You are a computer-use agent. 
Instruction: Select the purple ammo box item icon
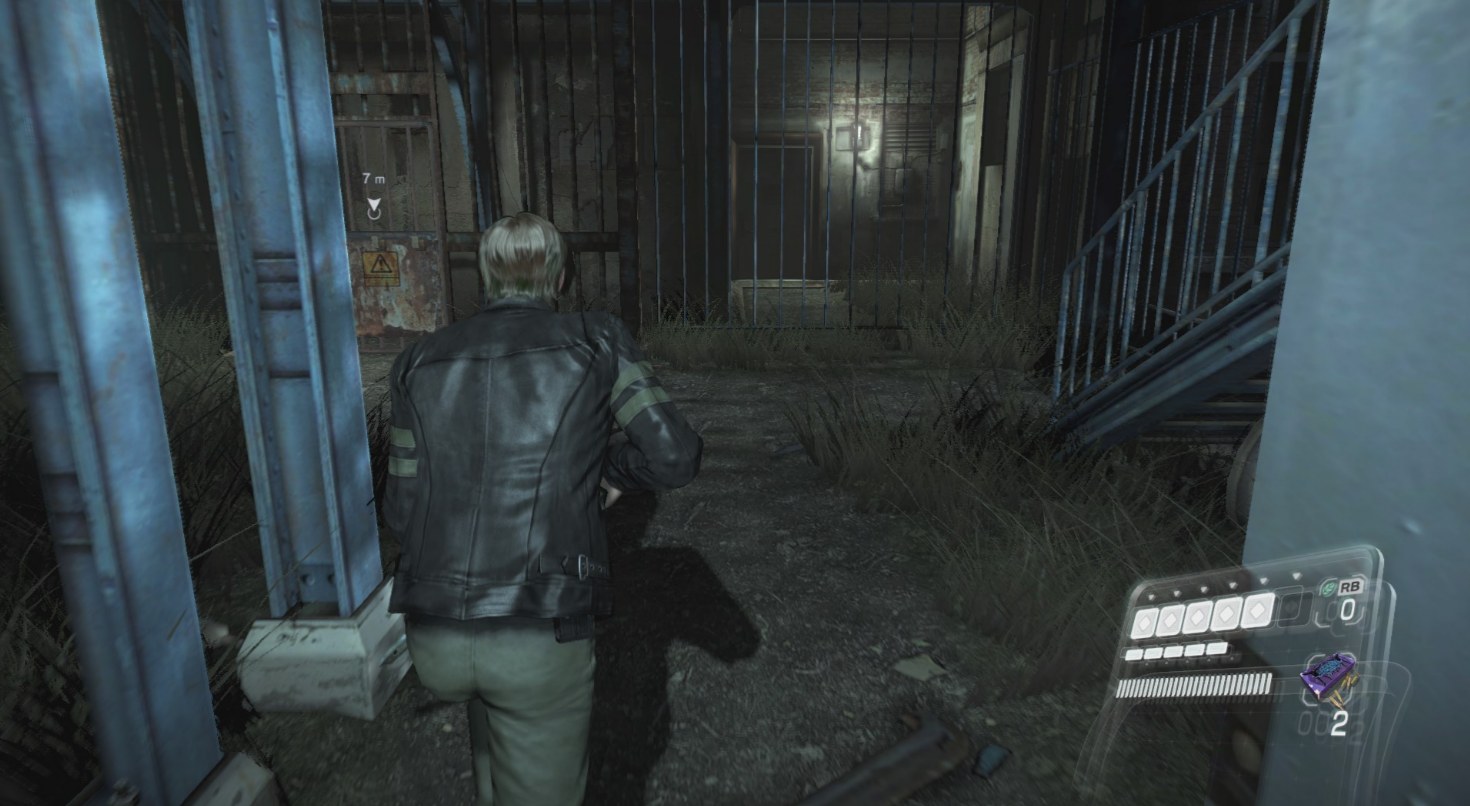point(1329,679)
